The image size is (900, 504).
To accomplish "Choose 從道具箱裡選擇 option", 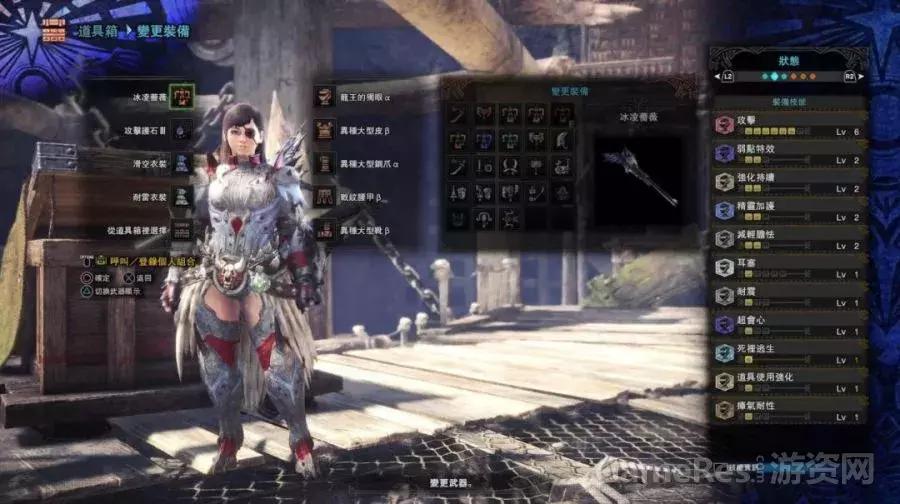I will coord(181,230).
